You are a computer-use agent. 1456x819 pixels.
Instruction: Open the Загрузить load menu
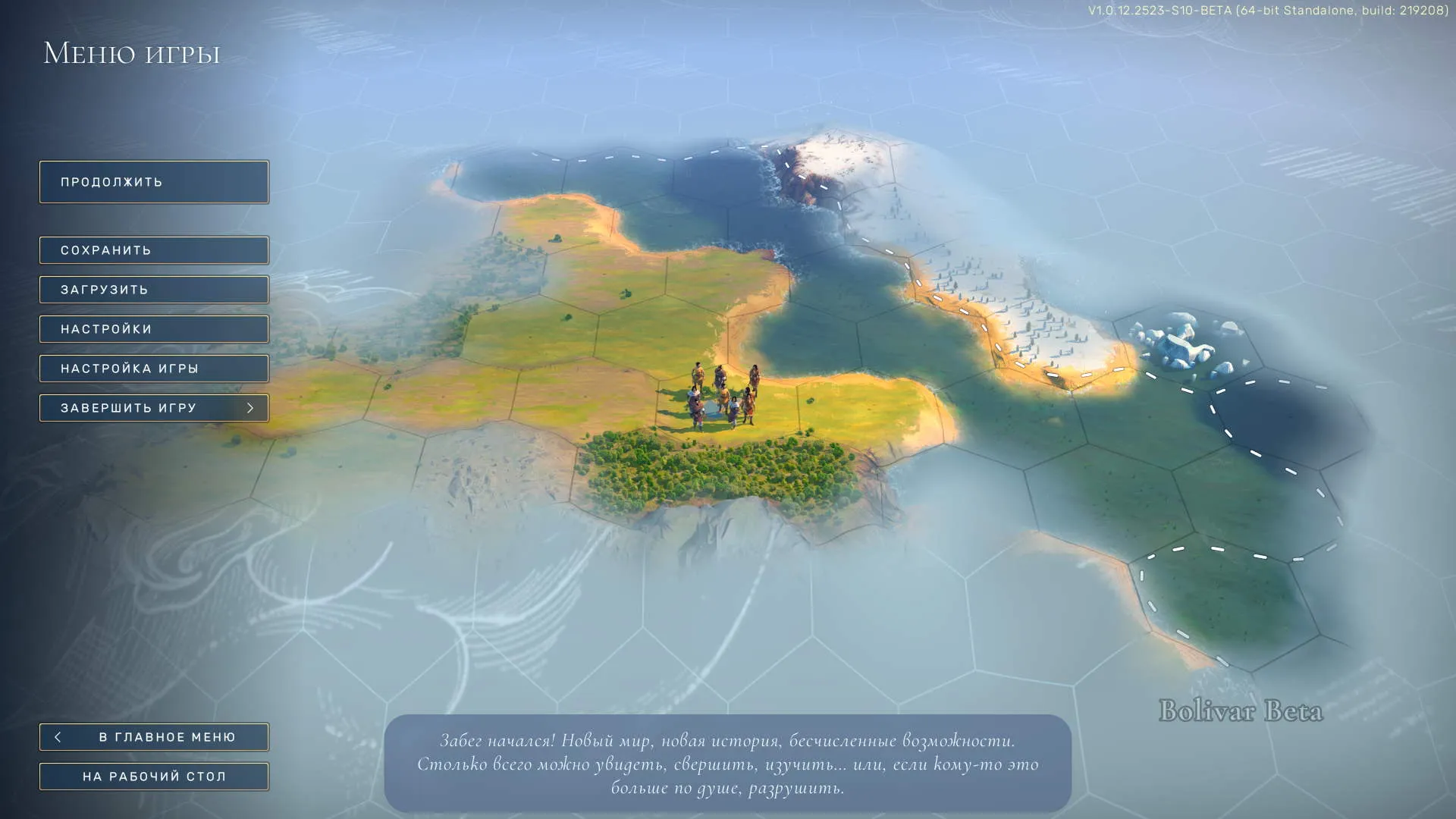click(154, 290)
